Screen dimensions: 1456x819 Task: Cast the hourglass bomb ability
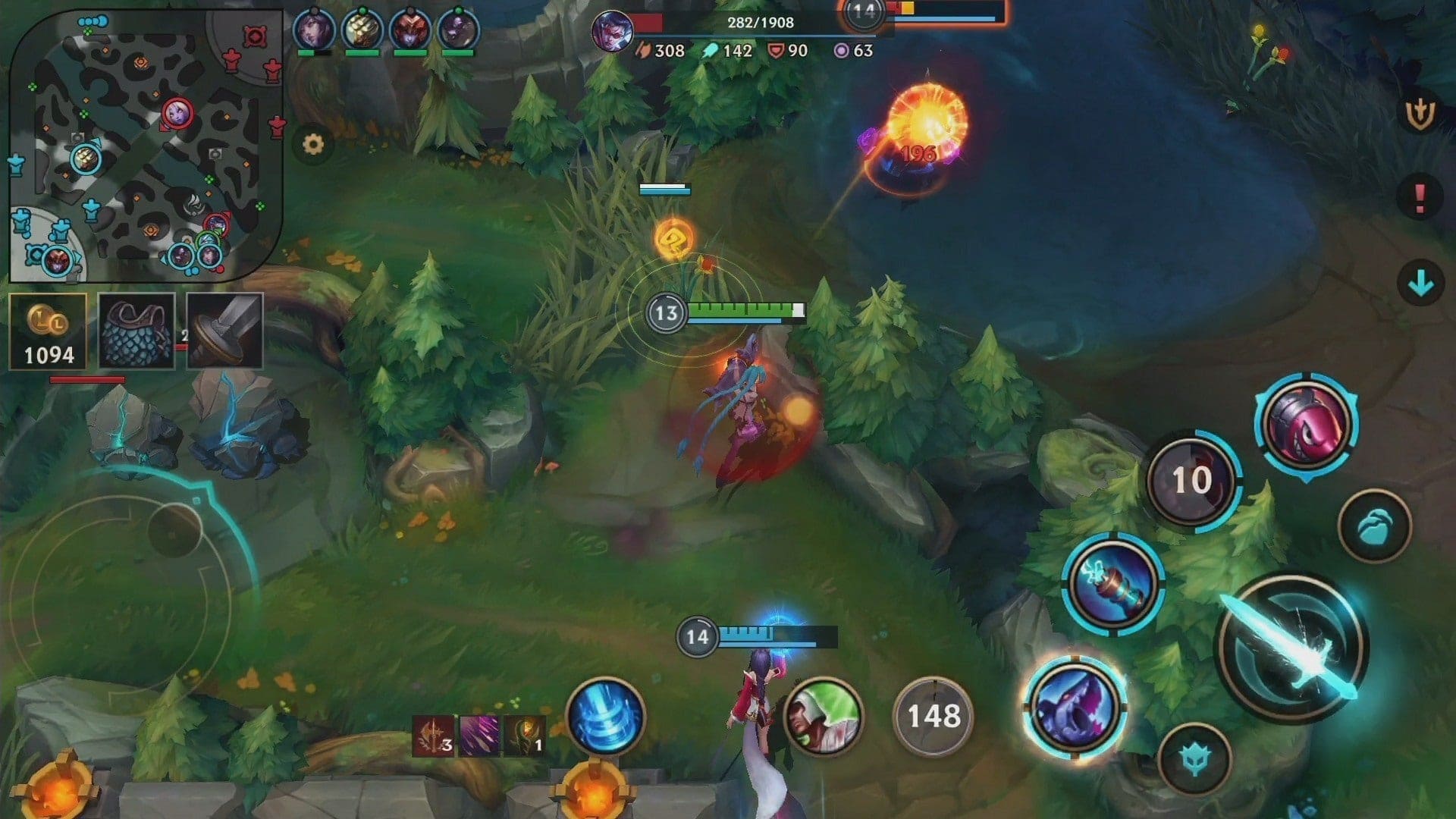pyautogui.click(x=1112, y=584)
